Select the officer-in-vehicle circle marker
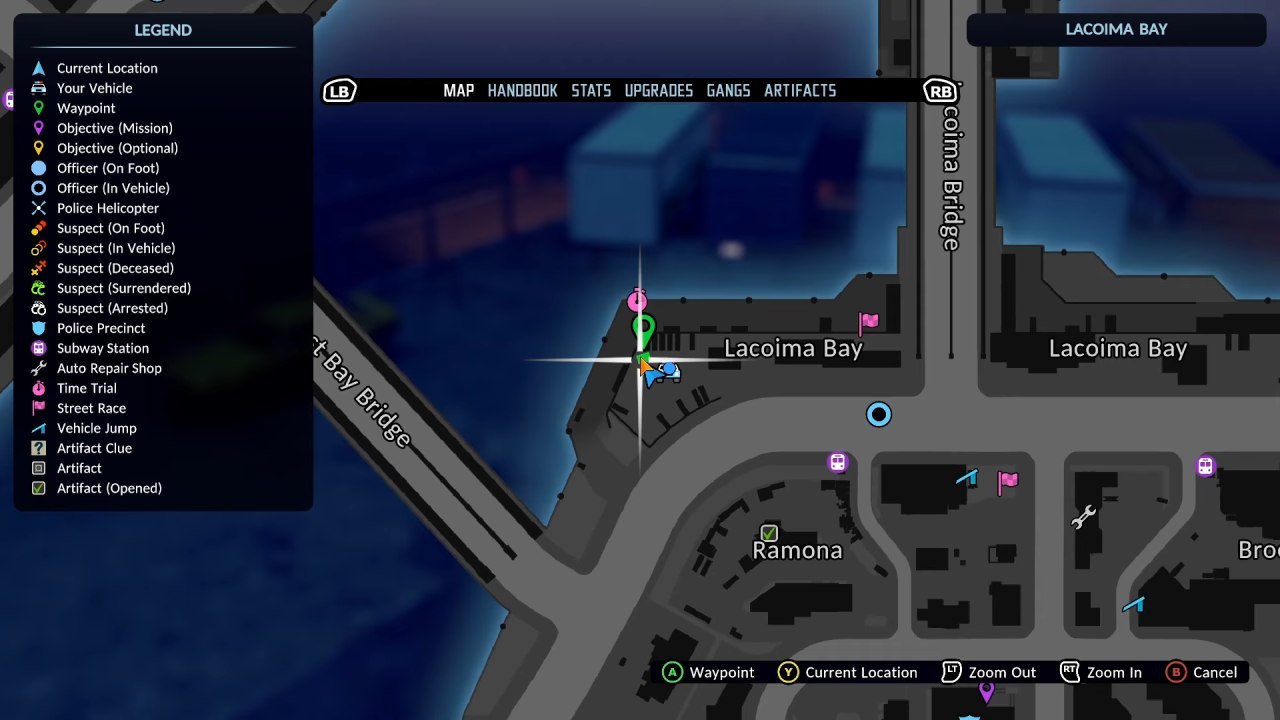 pos(879,414)
